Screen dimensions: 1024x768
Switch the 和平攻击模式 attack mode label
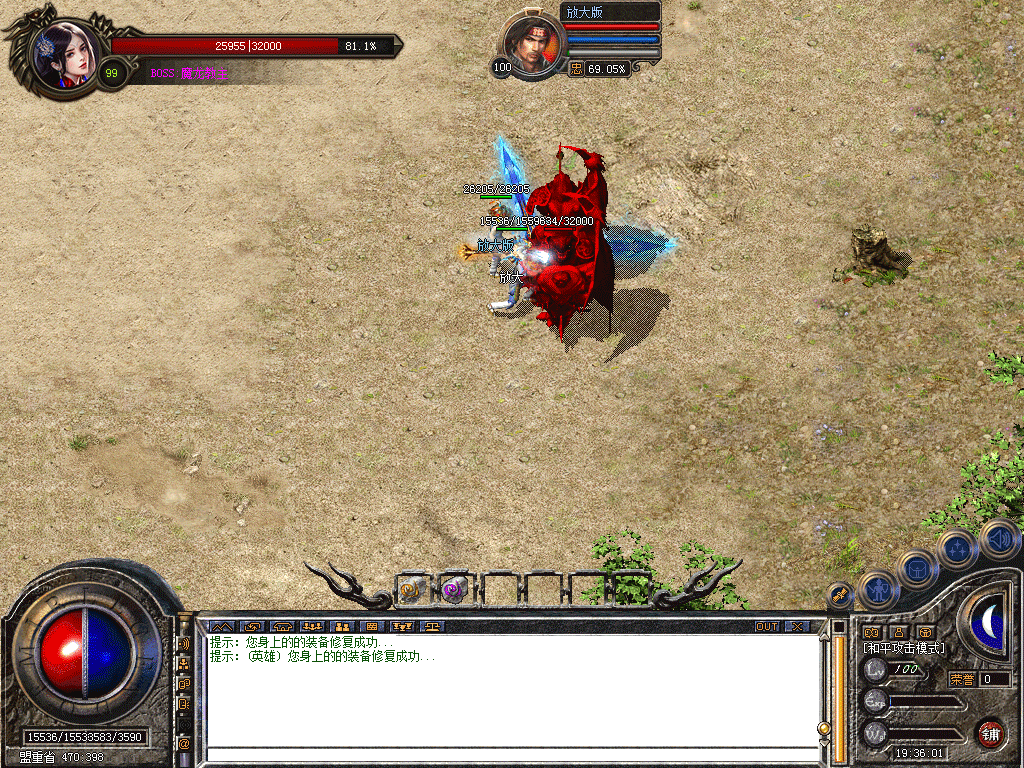tap(905, 648)
